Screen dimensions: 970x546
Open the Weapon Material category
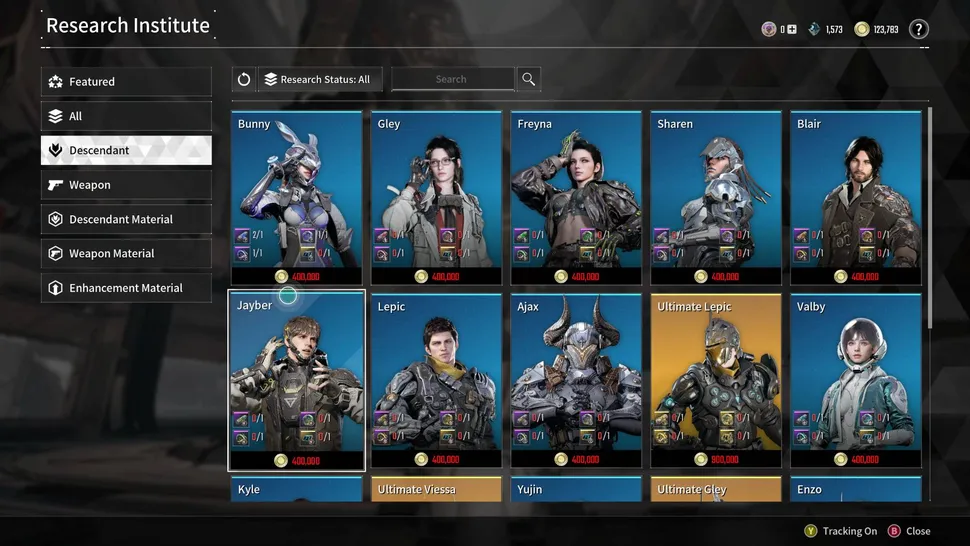click(x=126, y=254)
